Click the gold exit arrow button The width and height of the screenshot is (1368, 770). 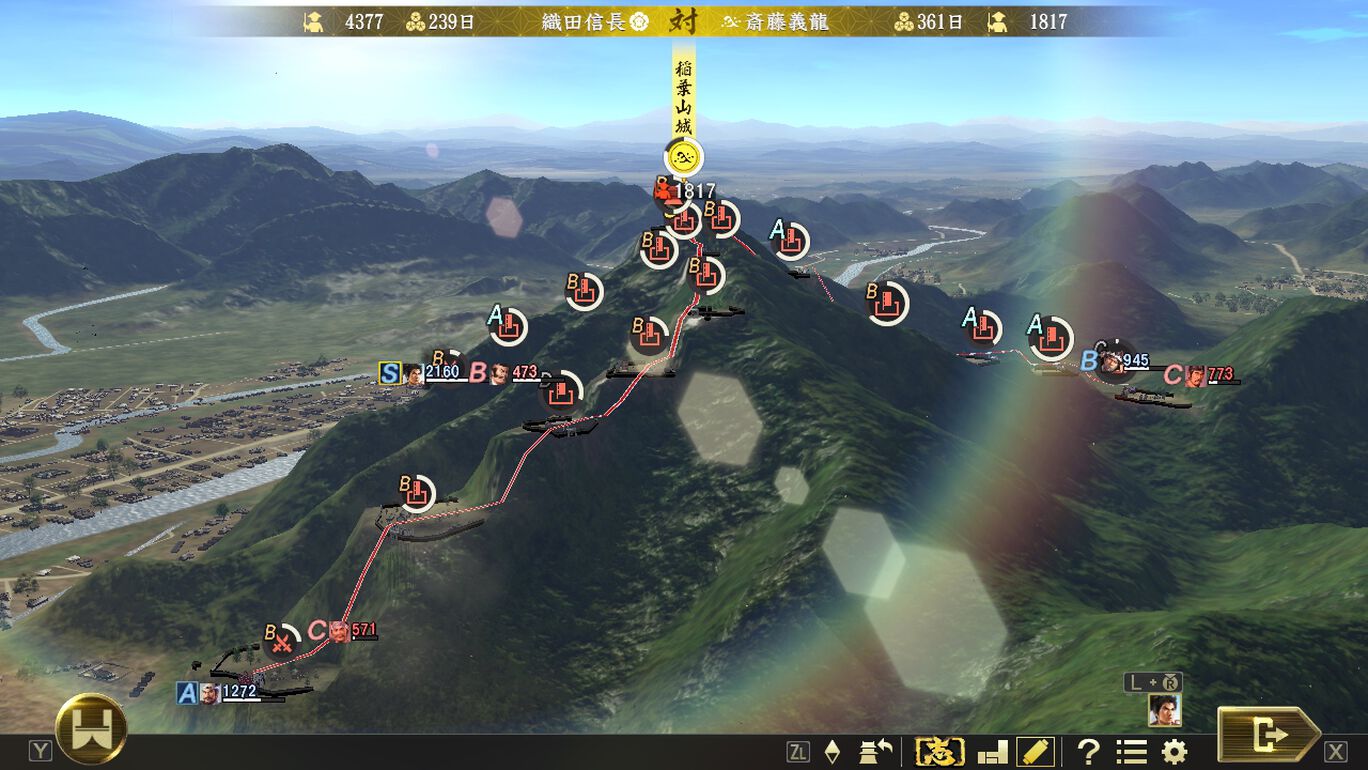1268,735
